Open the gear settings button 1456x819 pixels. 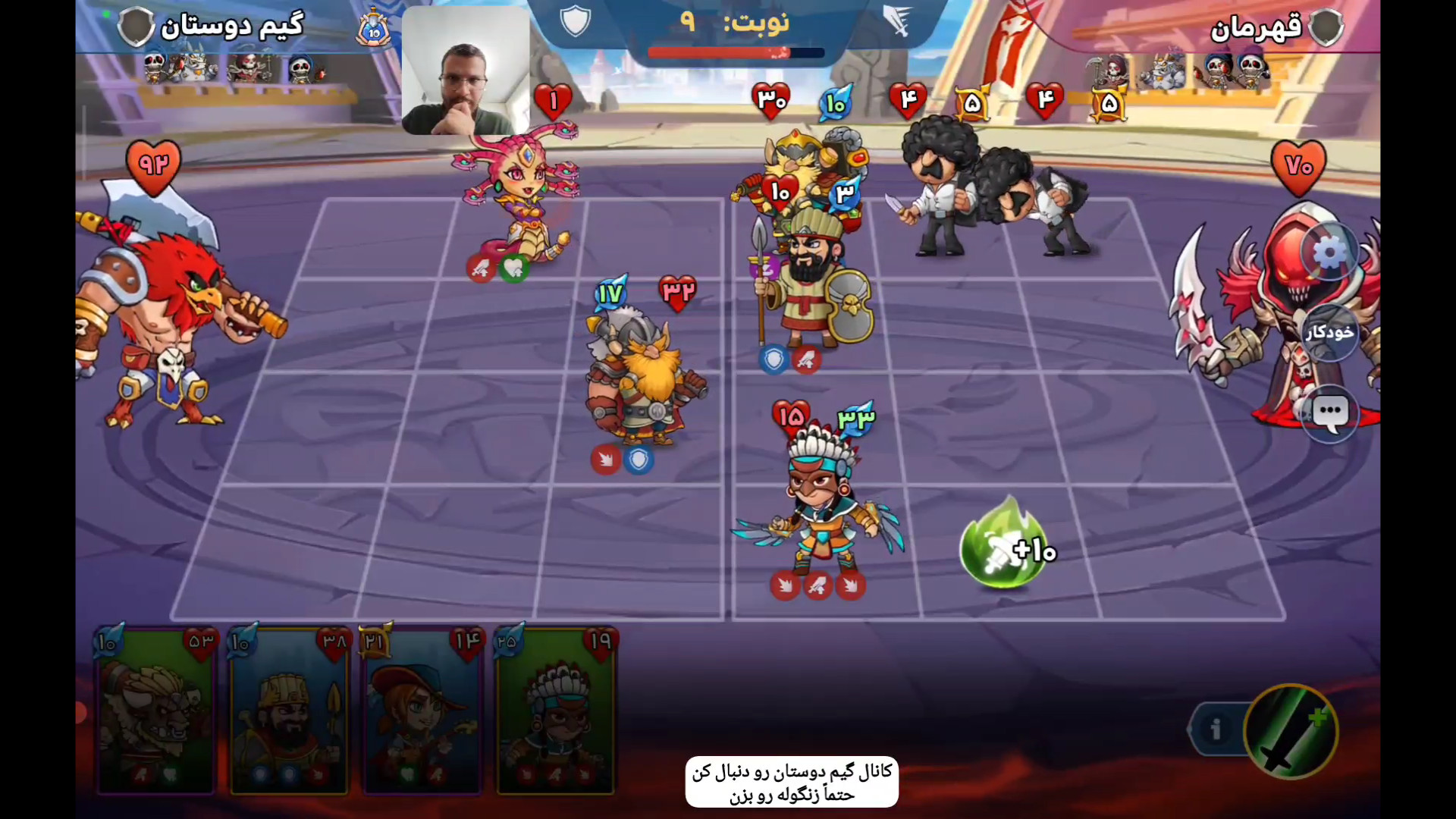[x=1329, y=253]
